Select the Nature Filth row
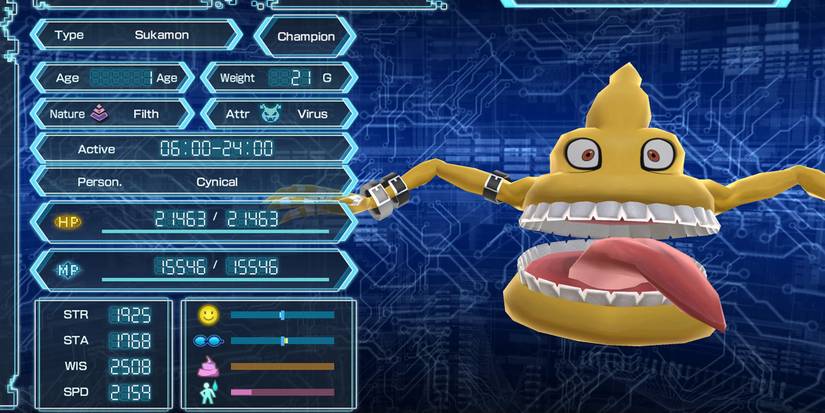Screen dimensions: 825x413 point(112,114)
